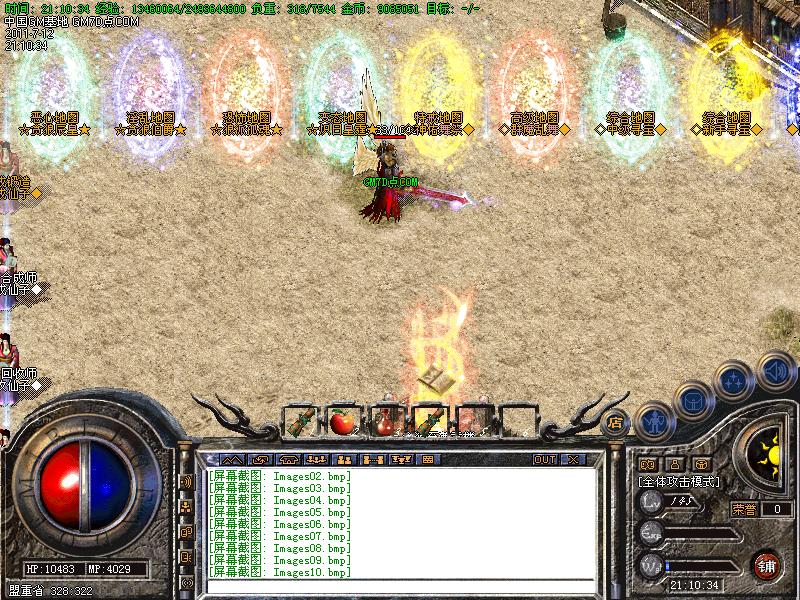Select the first green scroll belt slot
This screenshot has width=800, height=600.
(300, 421)
